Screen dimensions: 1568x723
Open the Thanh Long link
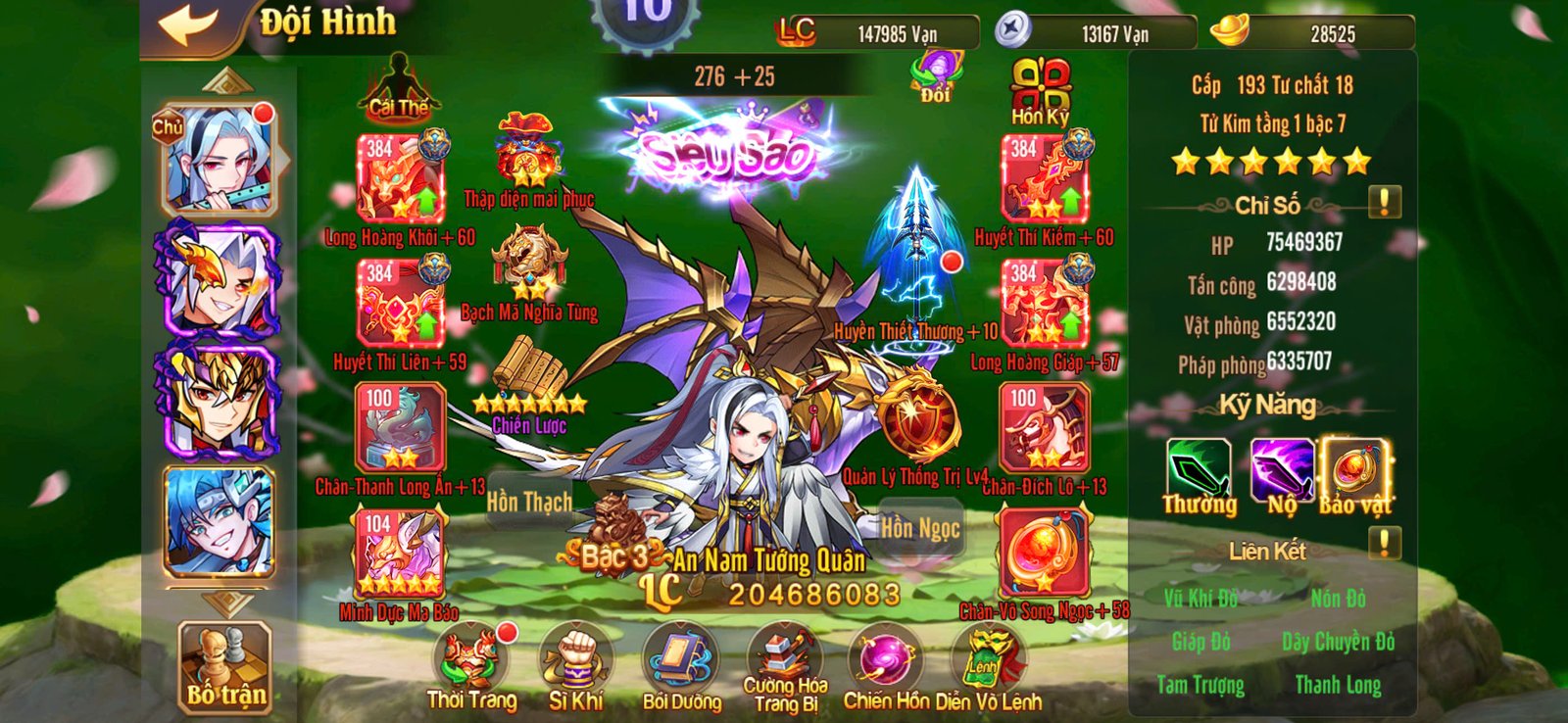1338,684
